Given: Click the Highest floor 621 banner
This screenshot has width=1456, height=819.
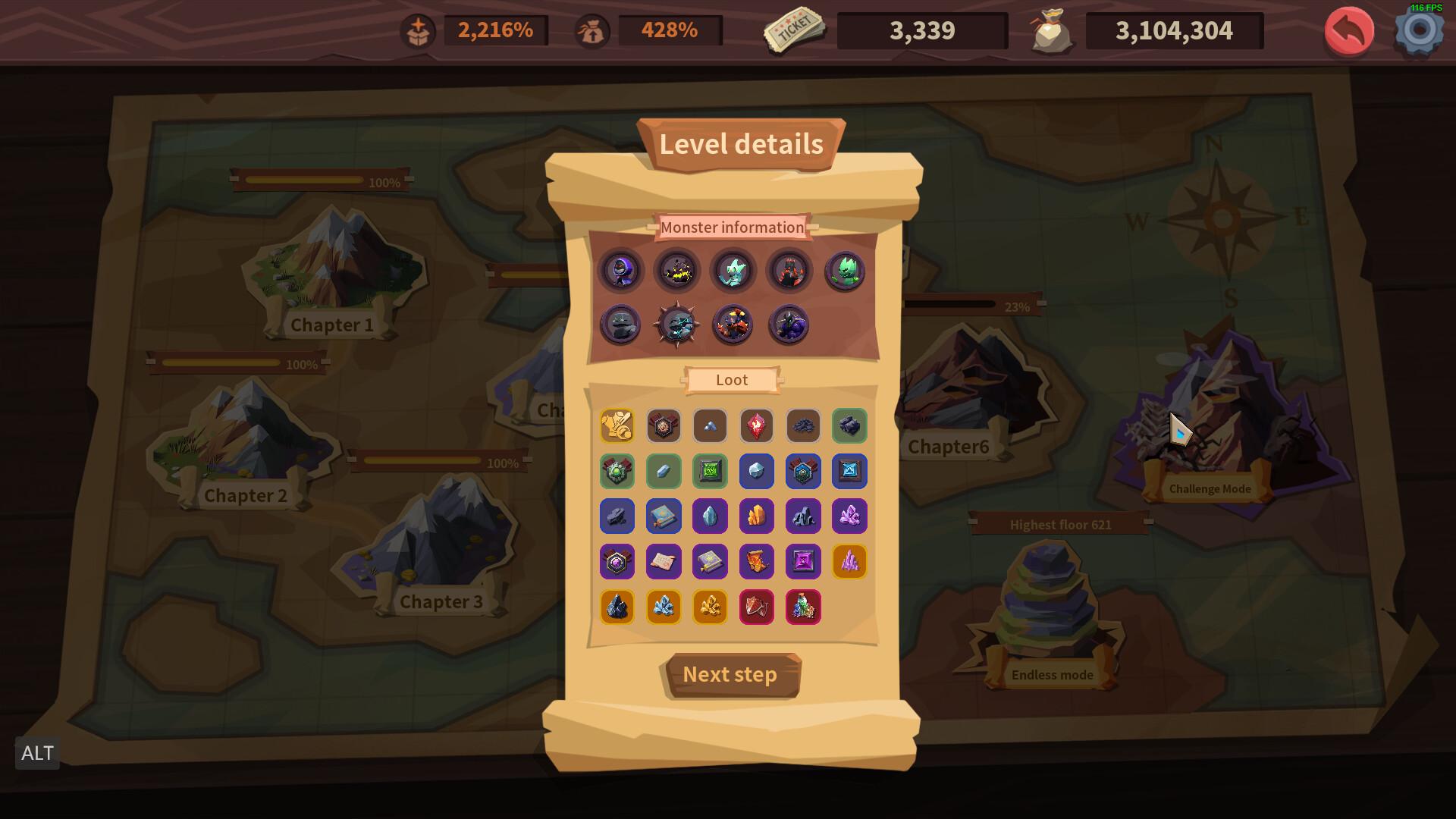Looking at the screenshot, I should 1059,524.
